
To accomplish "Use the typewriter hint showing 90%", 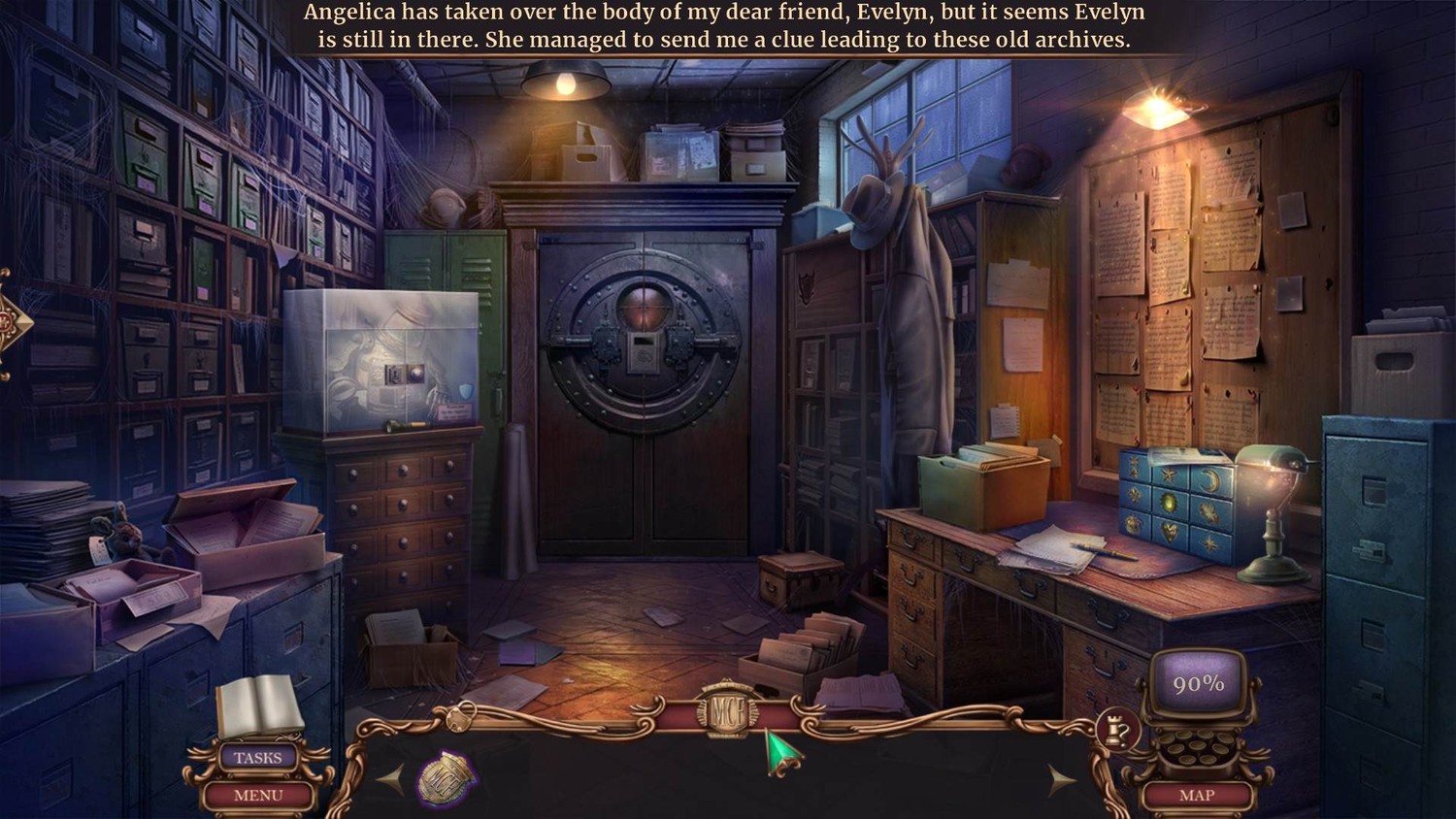I will coord(1199,685).
